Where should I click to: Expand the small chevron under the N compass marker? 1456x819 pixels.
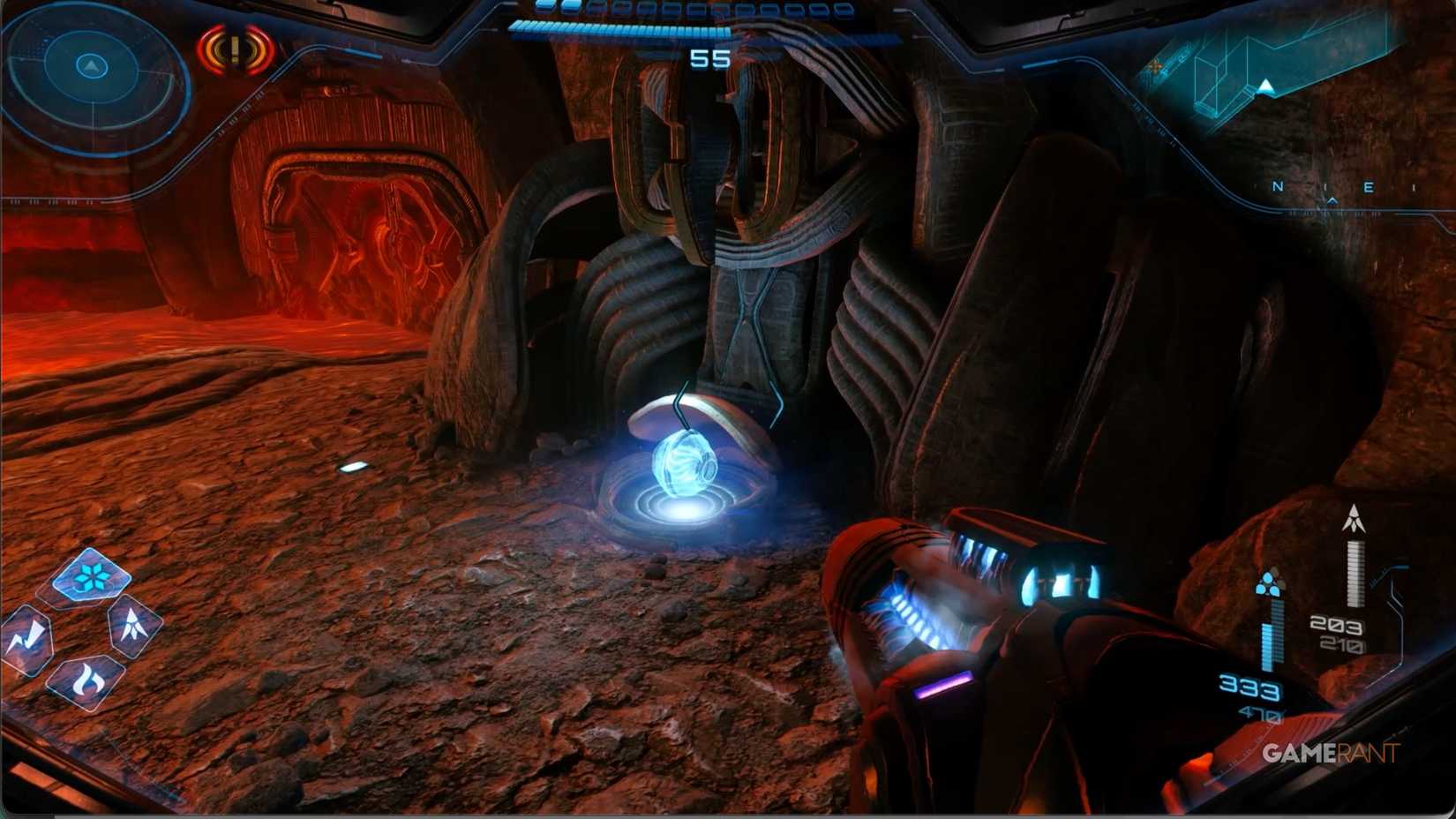pos(1334,200)
